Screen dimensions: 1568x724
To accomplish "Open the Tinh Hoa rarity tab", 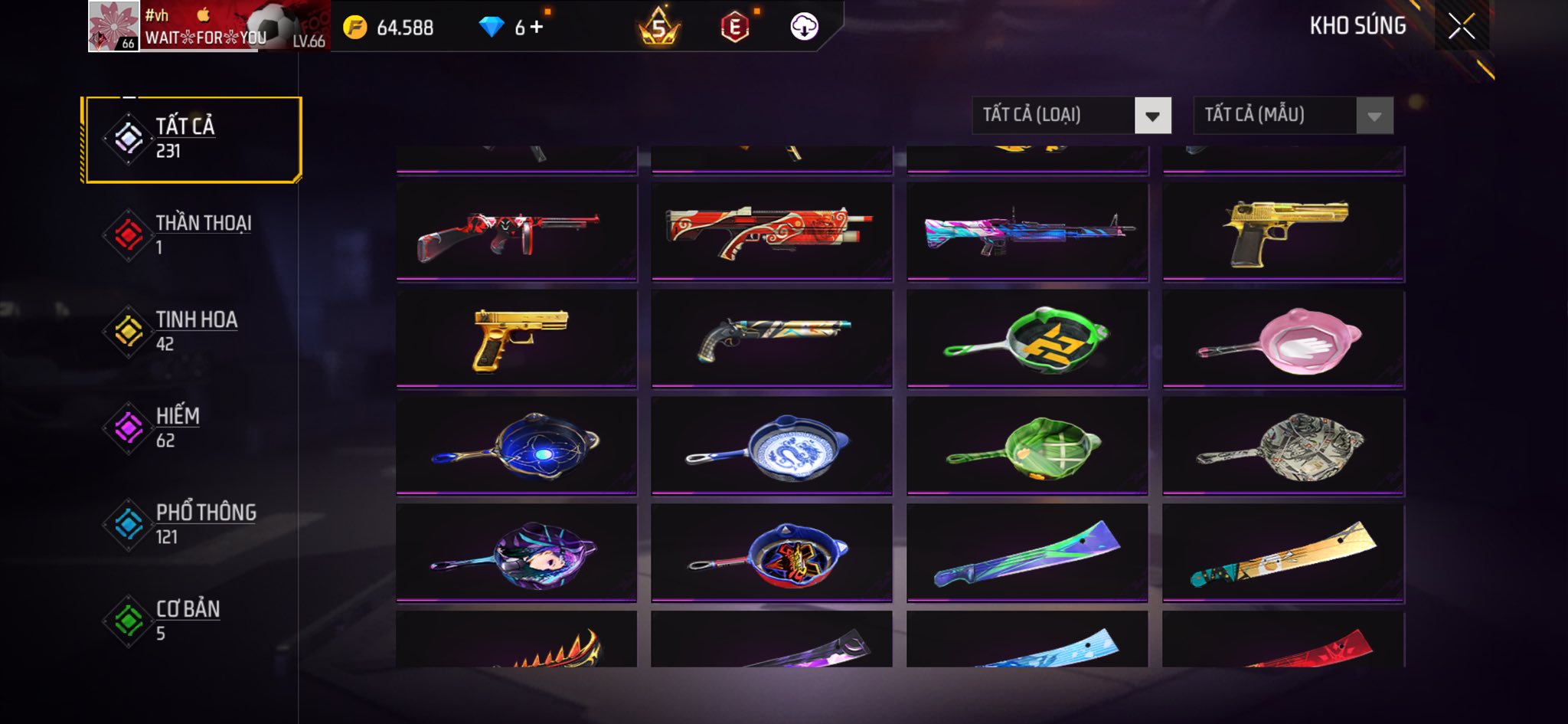I will click(192, 331).
